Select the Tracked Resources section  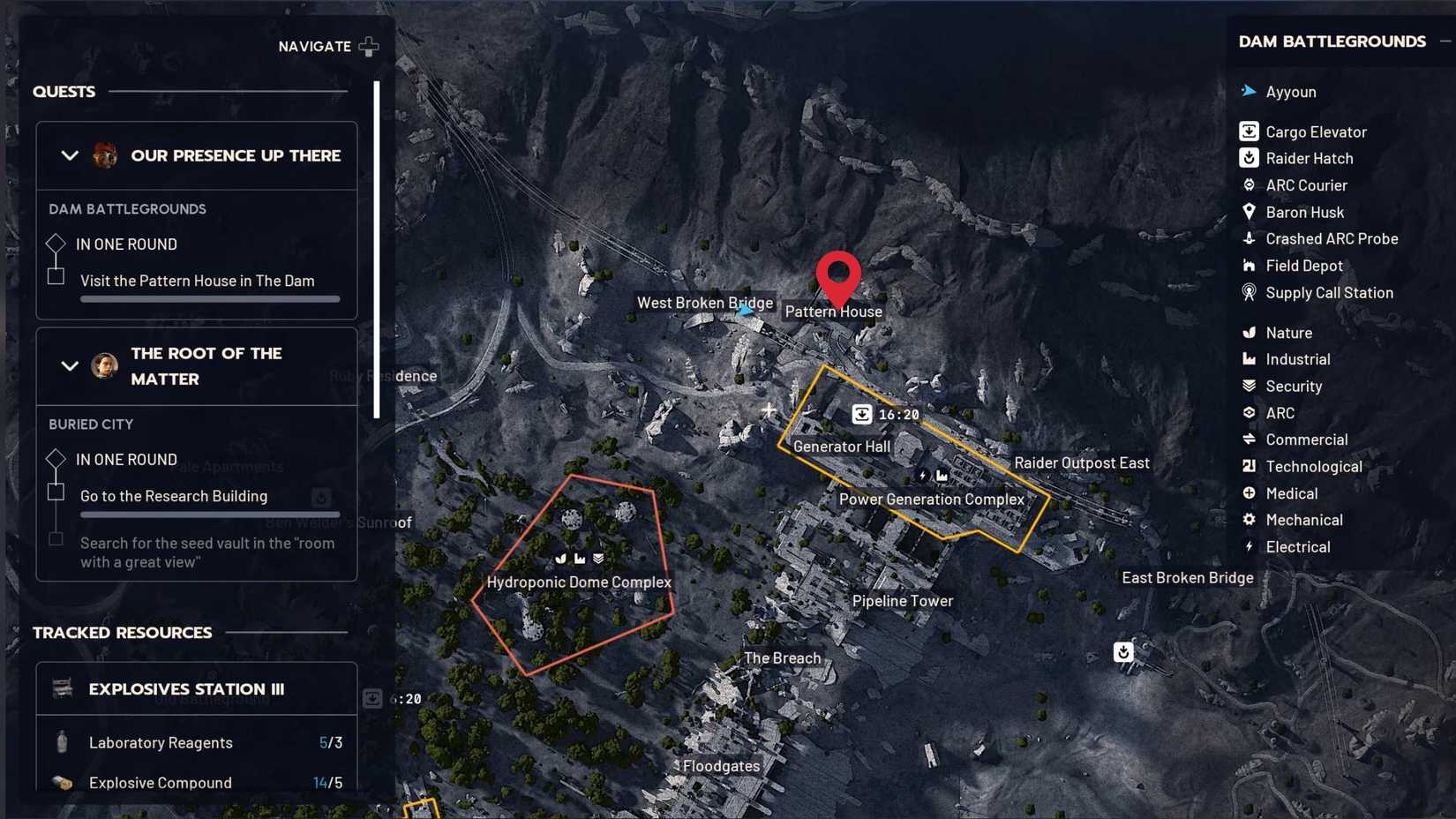[122, 632]
